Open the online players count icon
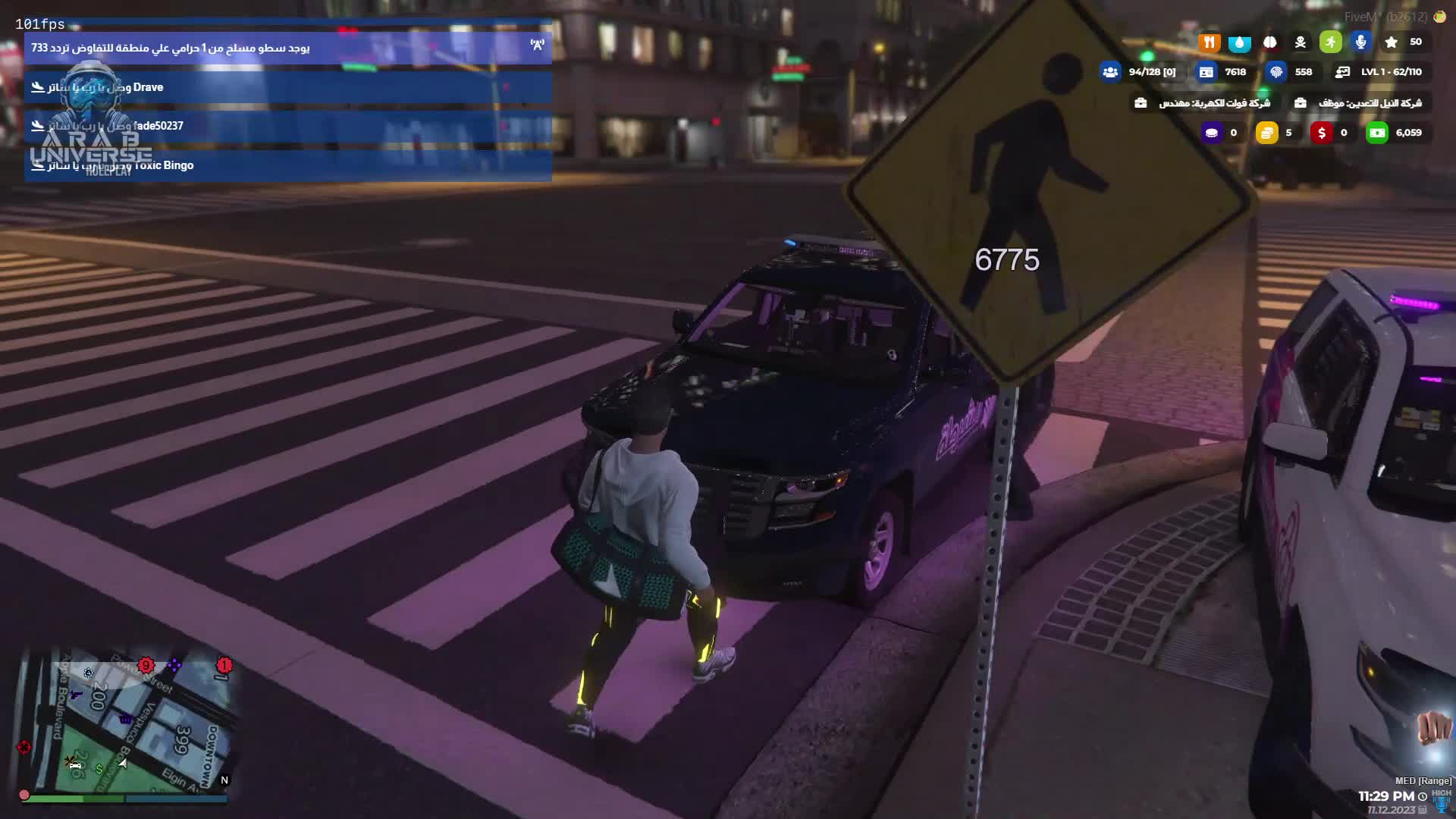 [1110, 72]
